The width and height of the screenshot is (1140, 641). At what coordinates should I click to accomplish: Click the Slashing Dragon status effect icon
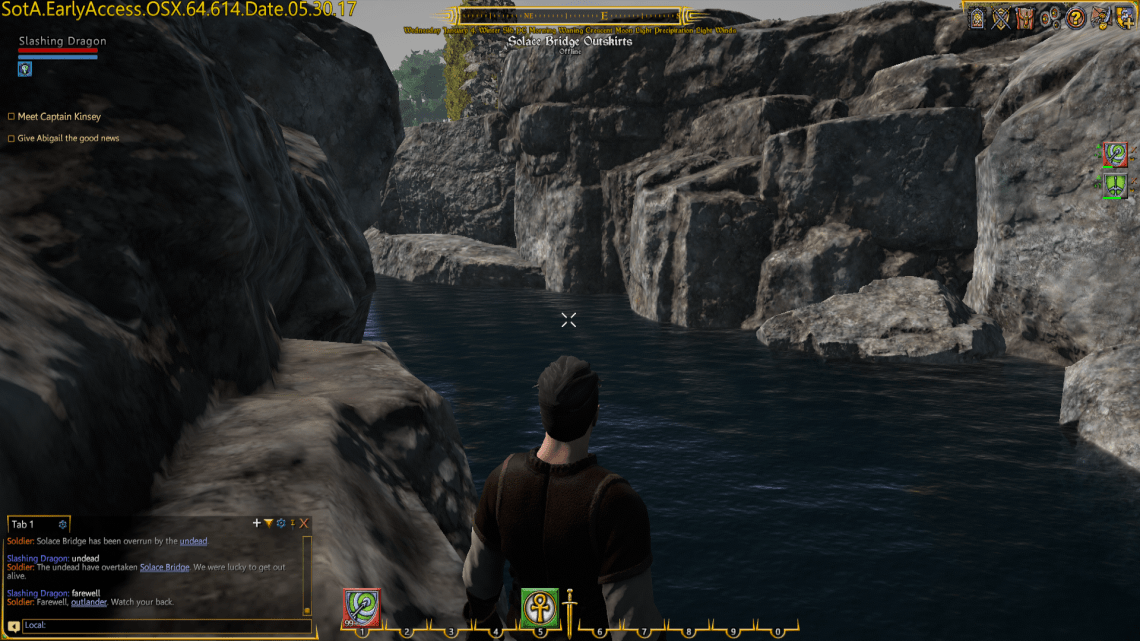[25, 69]
